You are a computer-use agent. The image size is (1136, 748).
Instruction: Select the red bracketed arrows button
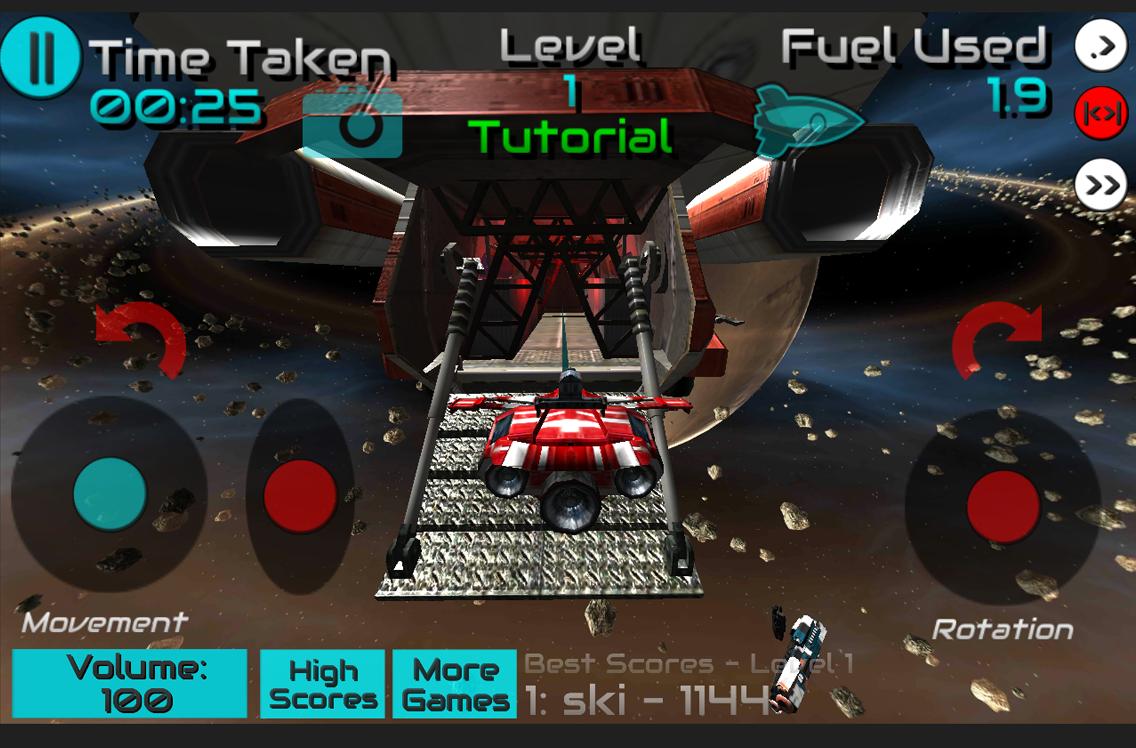1100,115
